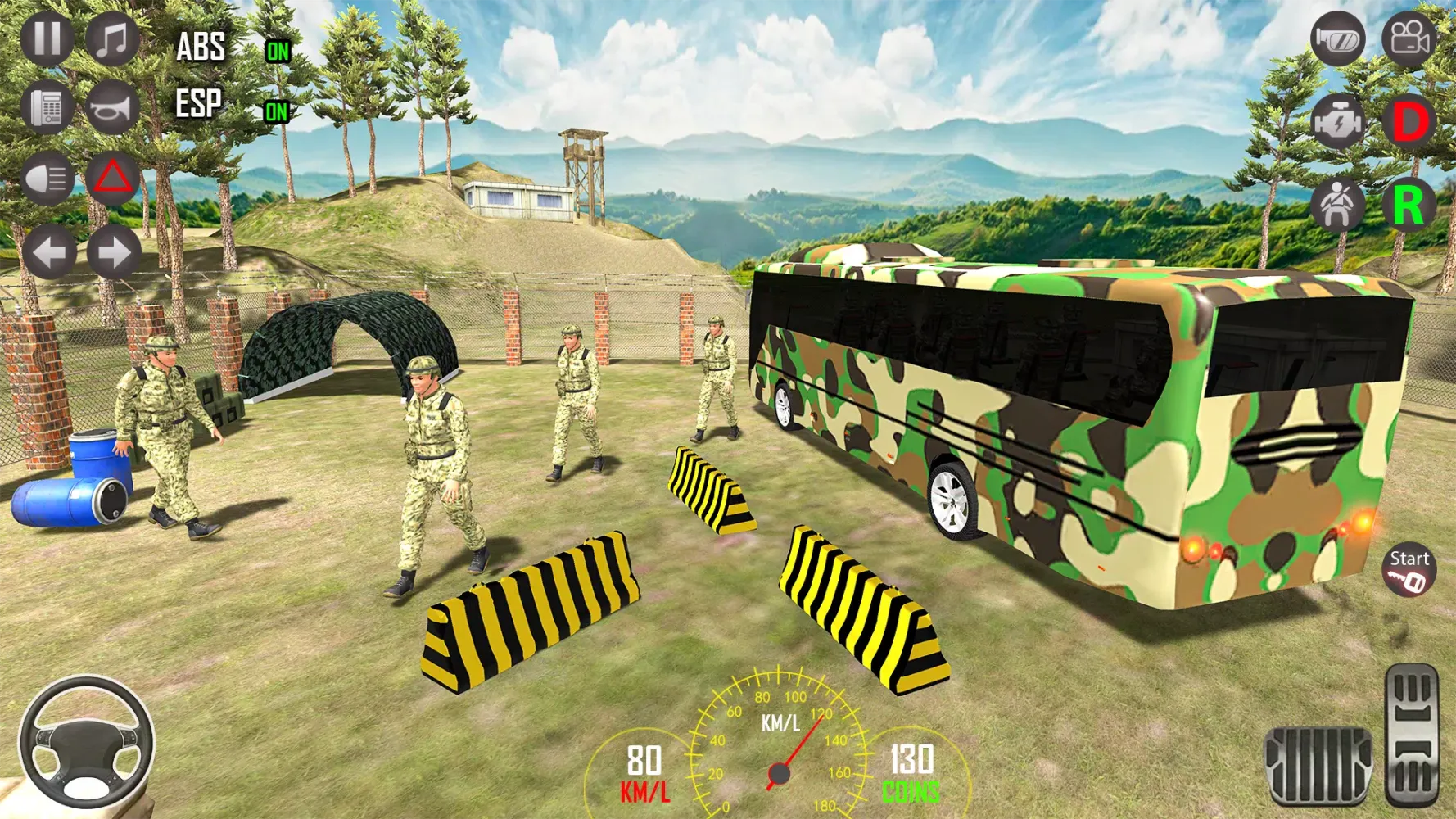1456x819 pixels.
Task: Open the phone keypad icon
Action: [x=47, y=107]
